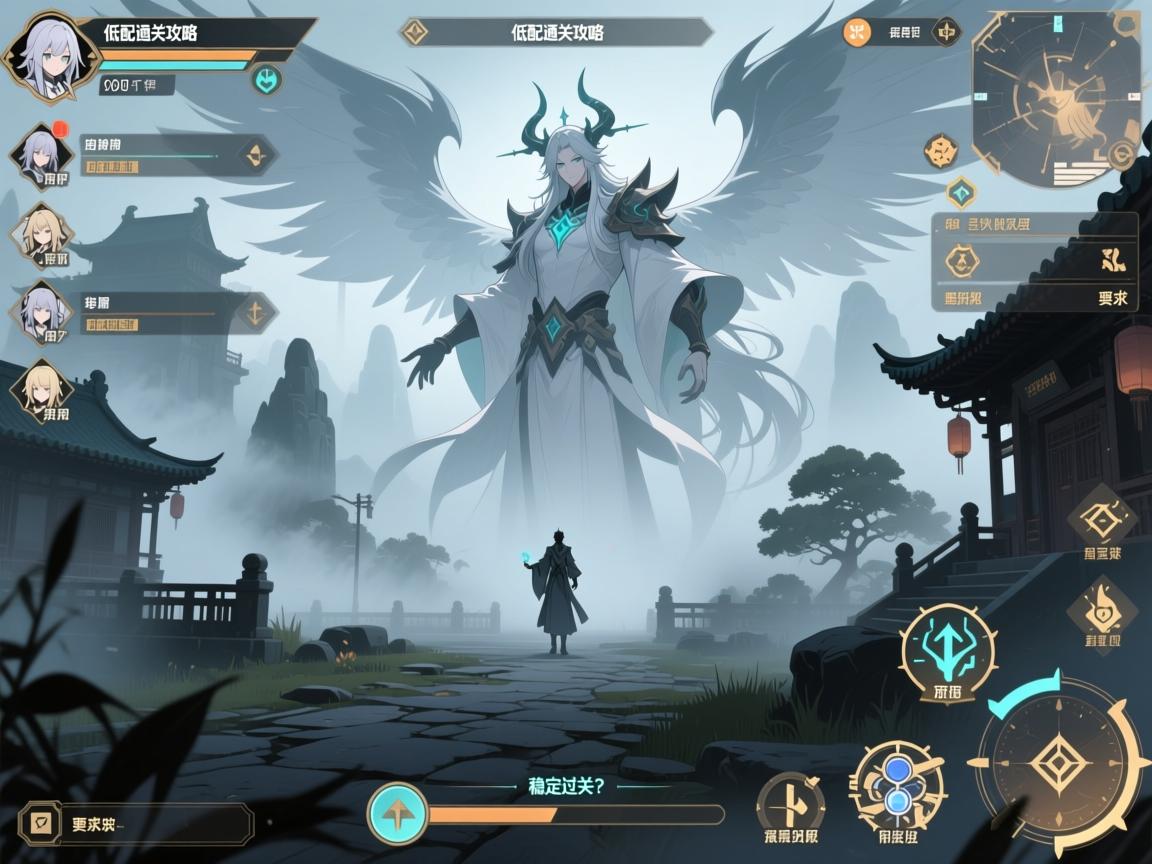Trigger the flame diamond skill
Screen dimensions: 1152x864
1101,605
